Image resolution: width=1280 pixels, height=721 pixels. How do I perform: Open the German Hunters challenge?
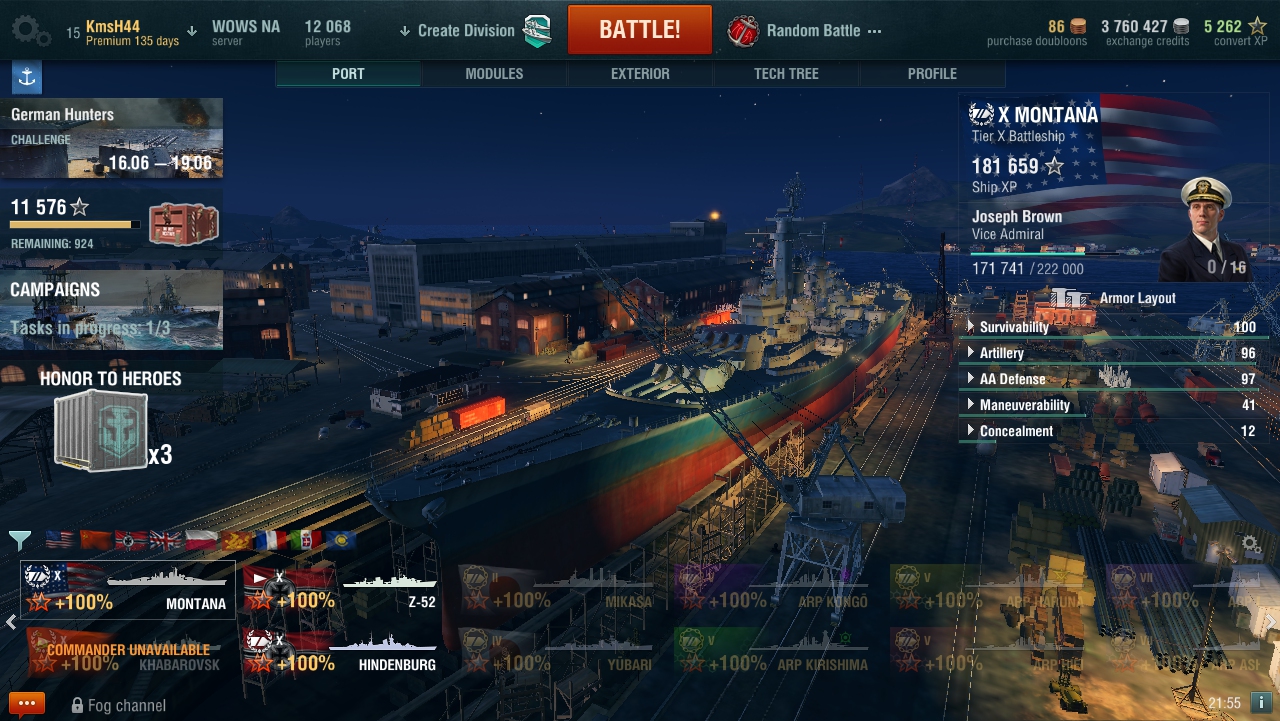111,138
